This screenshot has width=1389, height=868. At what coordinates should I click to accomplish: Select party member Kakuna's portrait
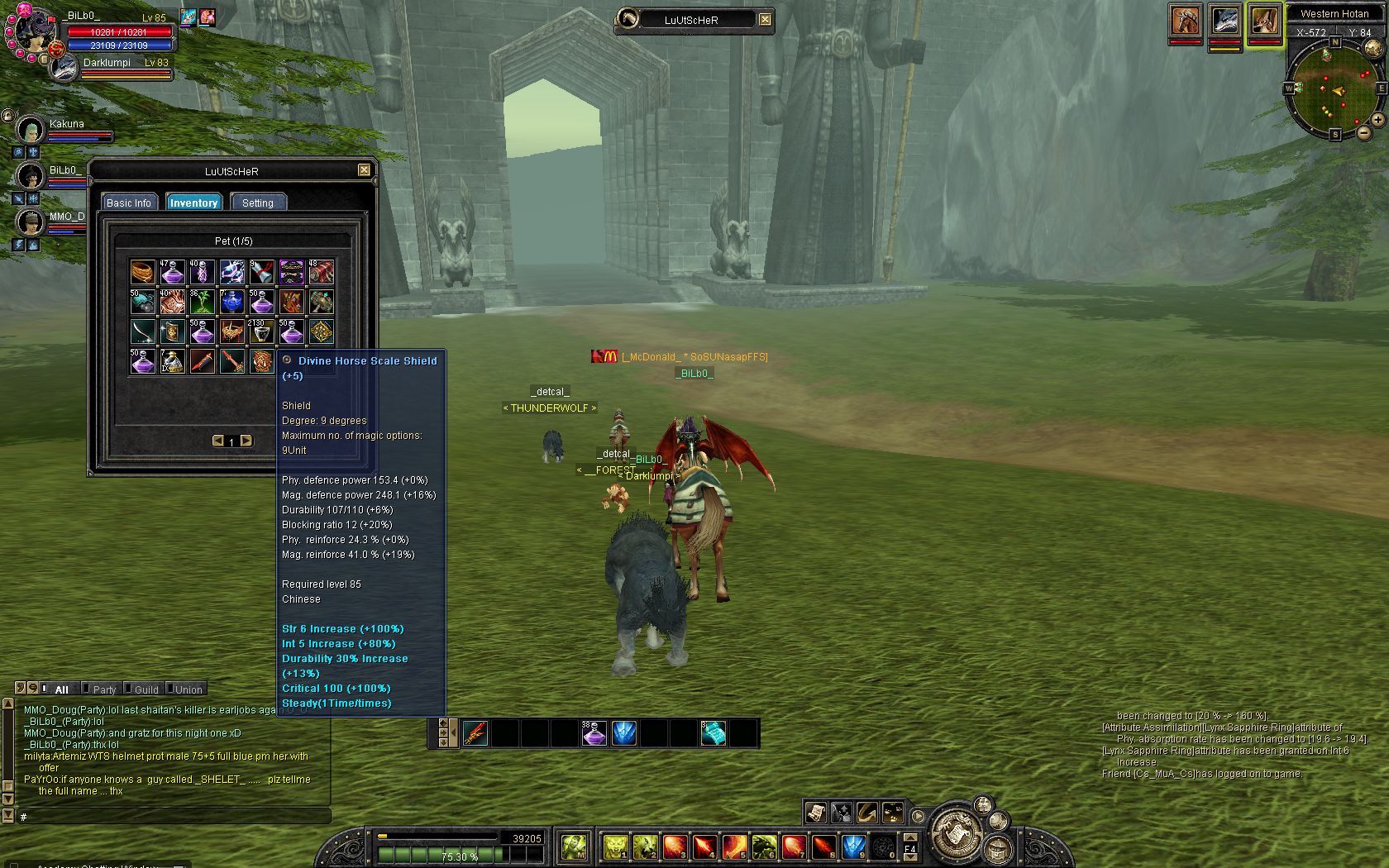tap(31, 130)
